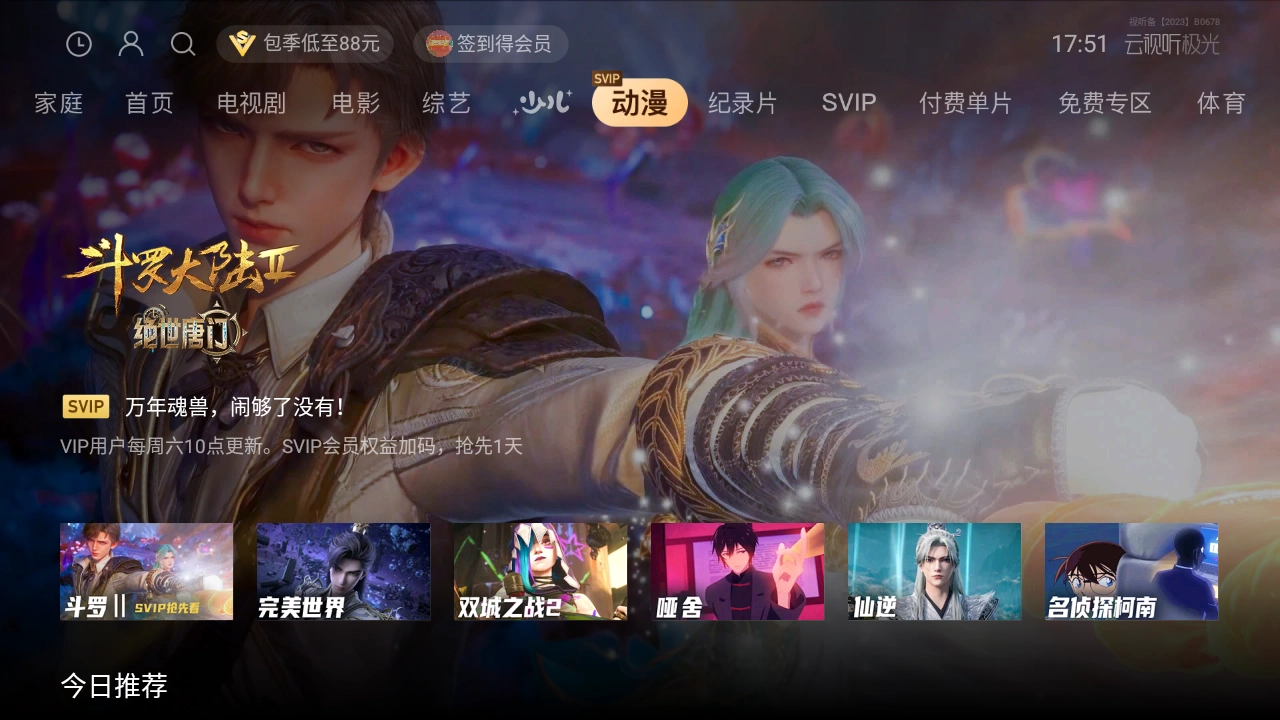Click the SVIP badge next to 万年魂兽 tagline

pos(85,406)
